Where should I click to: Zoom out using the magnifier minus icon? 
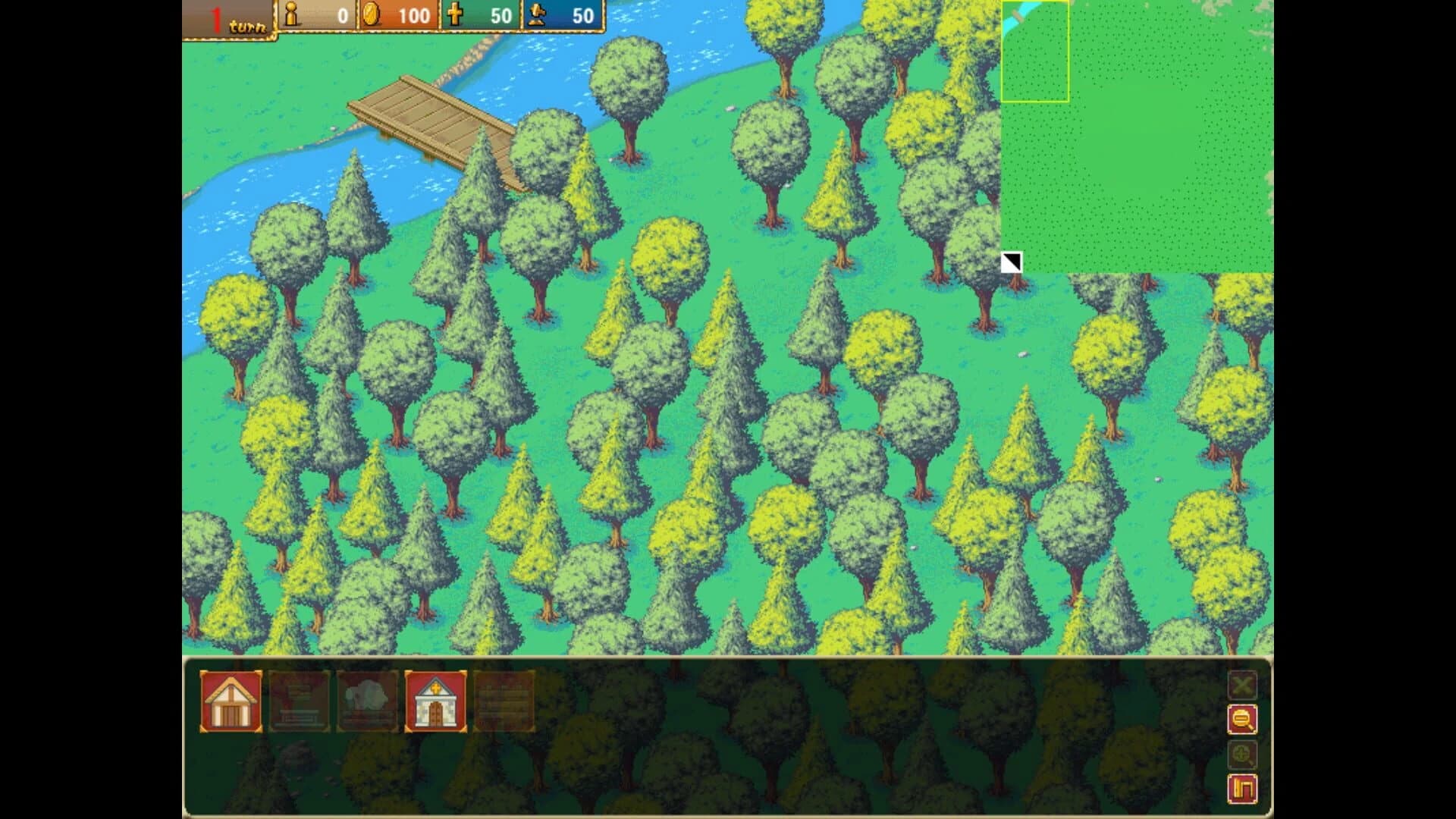[1244, 719]
